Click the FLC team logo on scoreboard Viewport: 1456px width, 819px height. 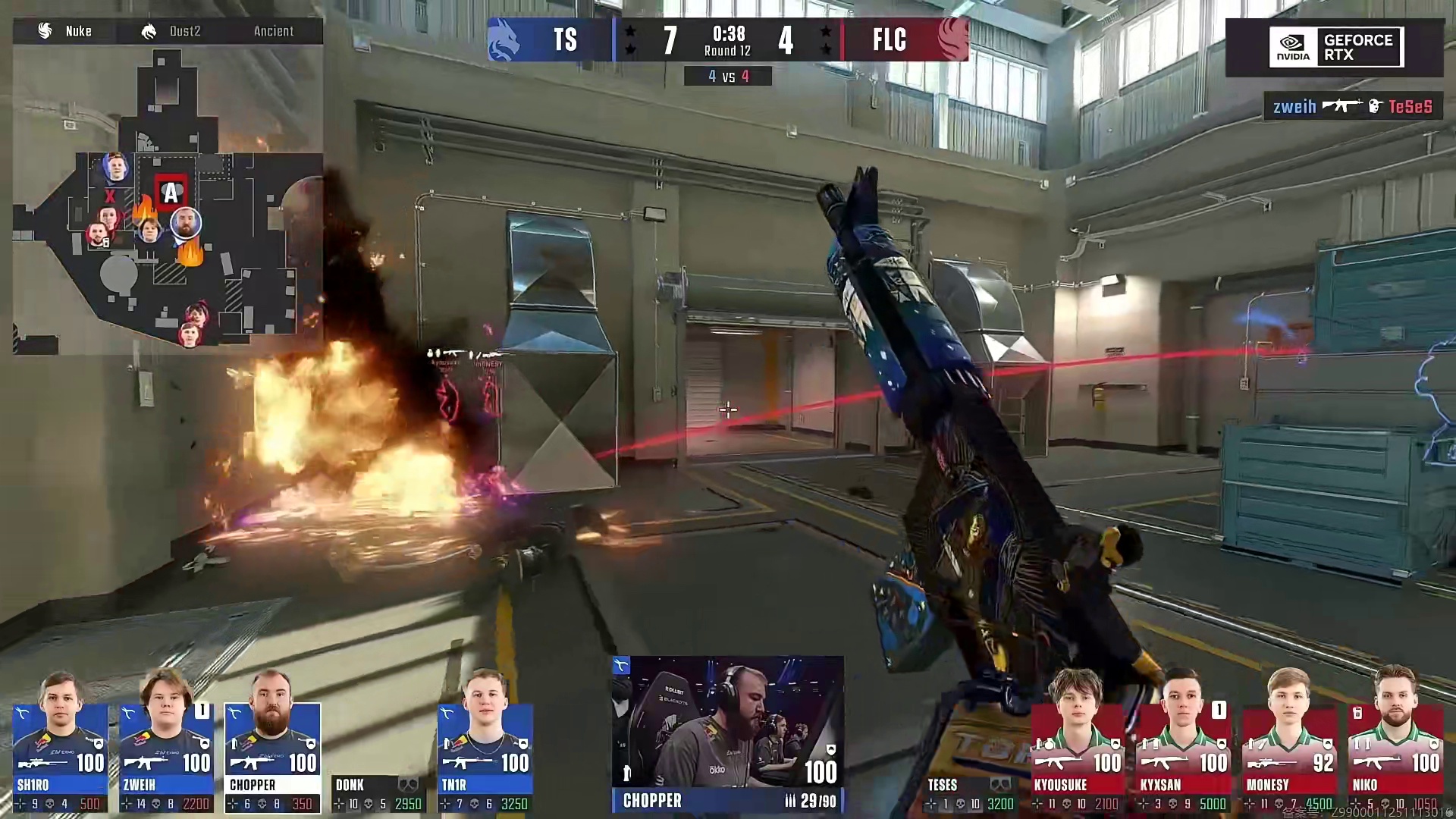point(951,39)
